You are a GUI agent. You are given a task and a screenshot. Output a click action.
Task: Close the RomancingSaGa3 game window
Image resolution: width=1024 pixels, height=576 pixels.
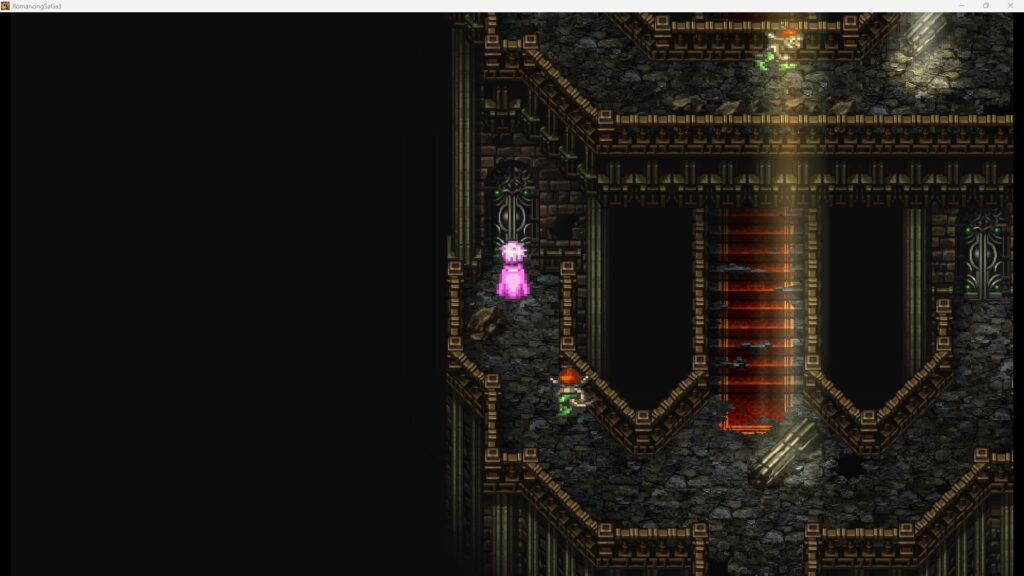coord(1009,6)
